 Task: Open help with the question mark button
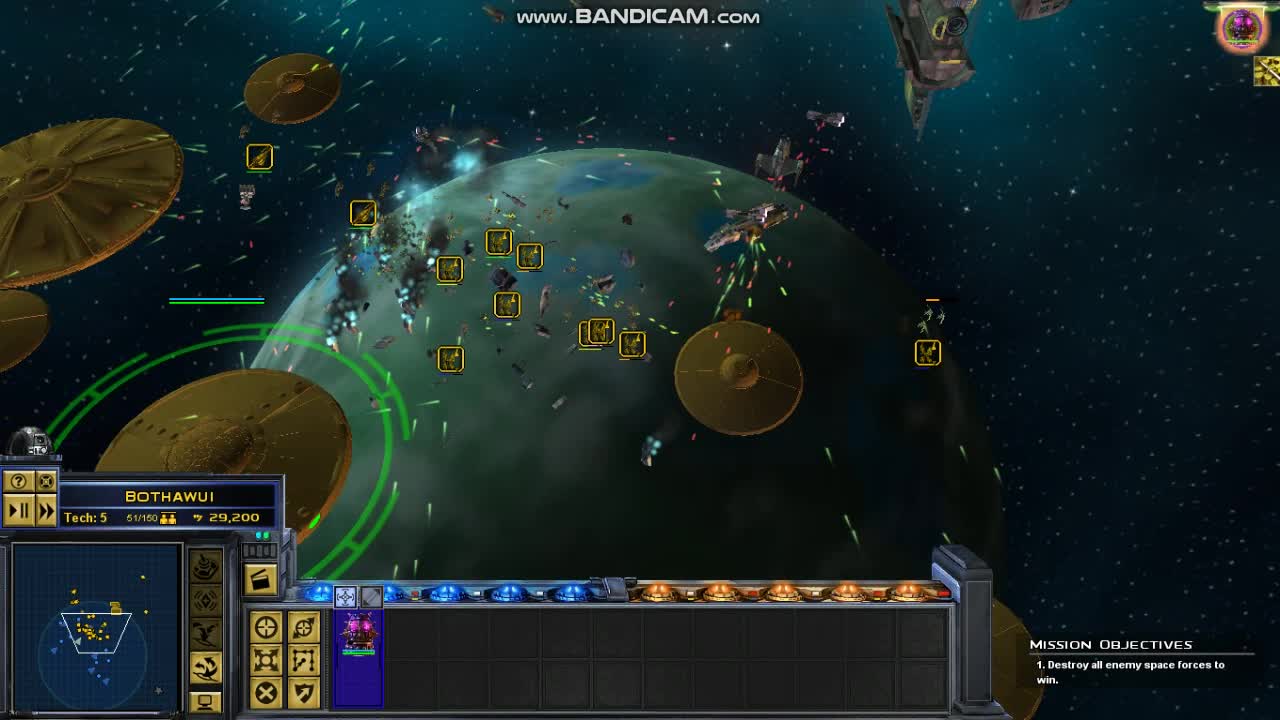tap(17, 482)
